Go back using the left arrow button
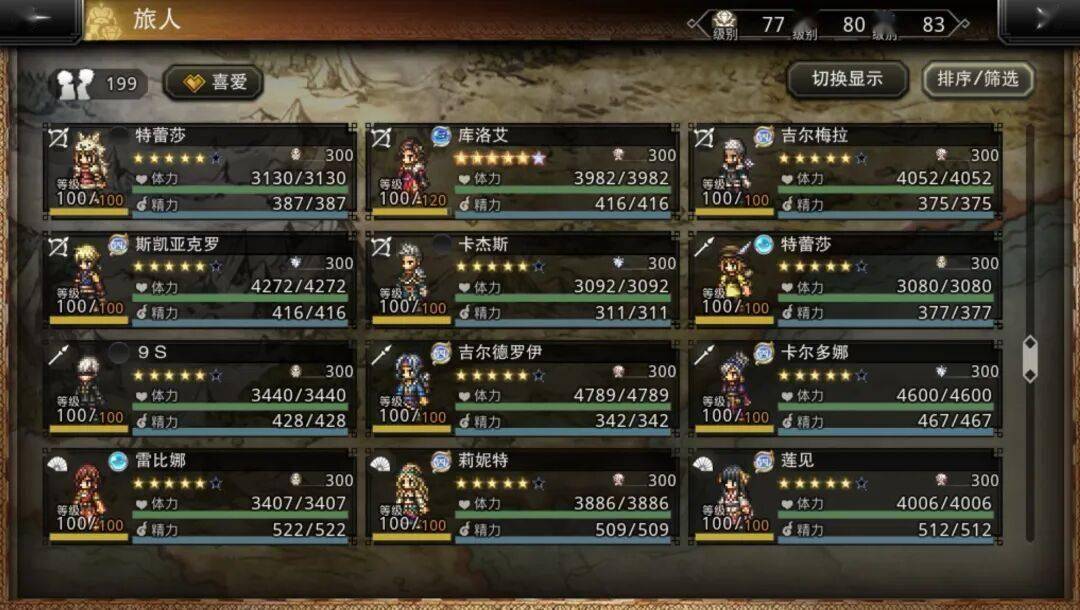This screenshot has height=610, width=1080. 40,19
